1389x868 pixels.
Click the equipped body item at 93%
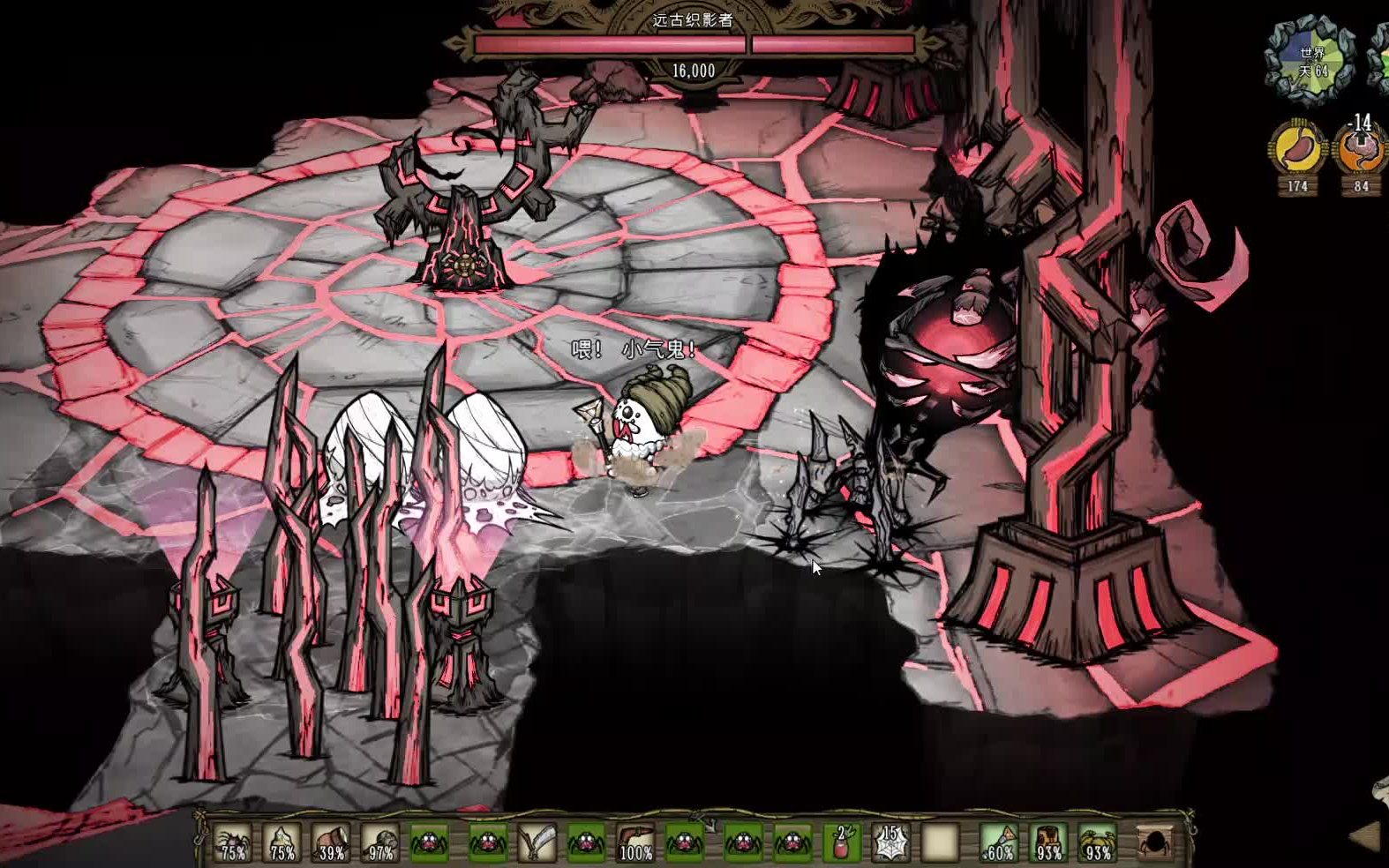pos(1048,843)
